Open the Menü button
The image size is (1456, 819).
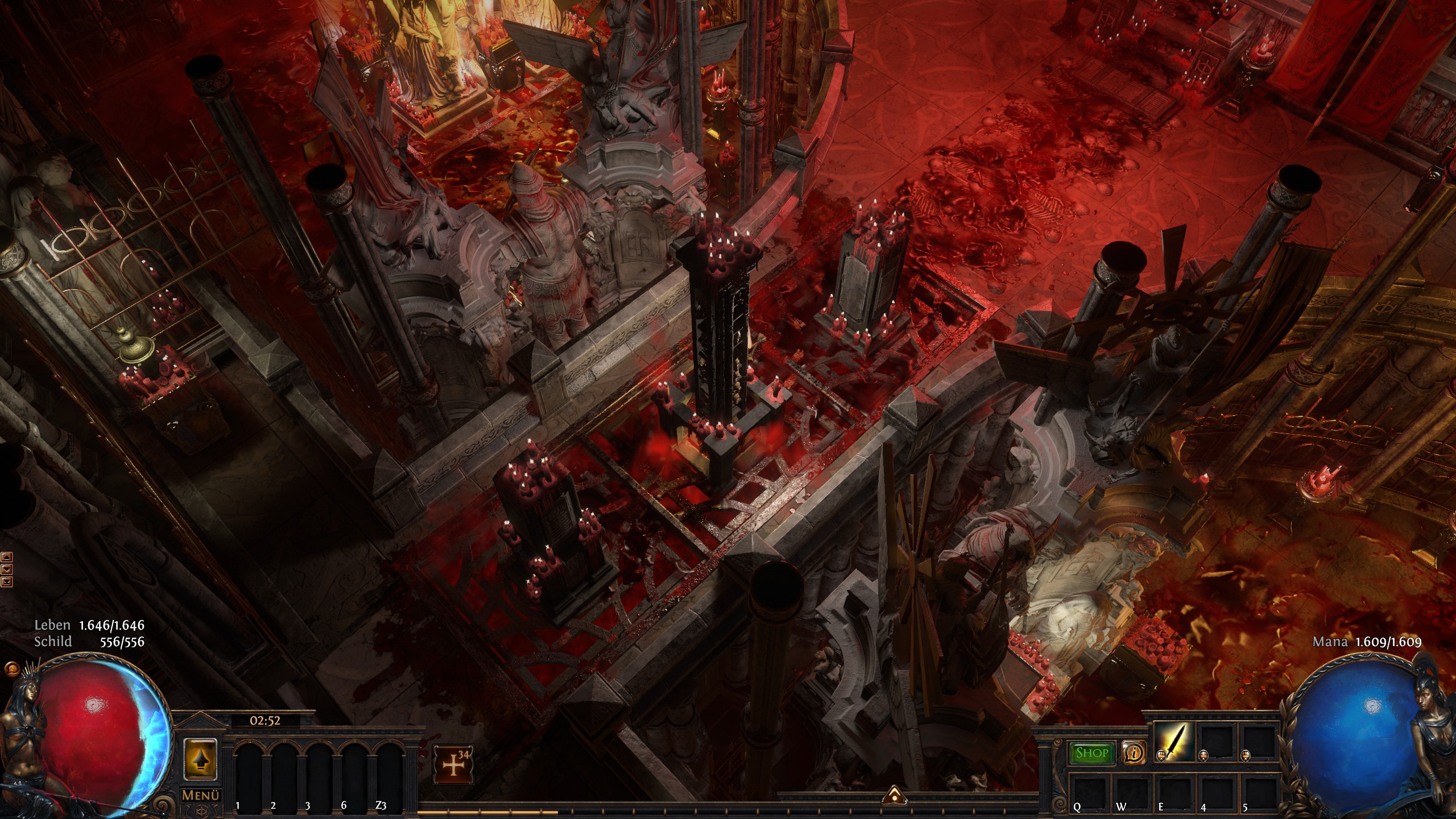(x=201, y=795)
